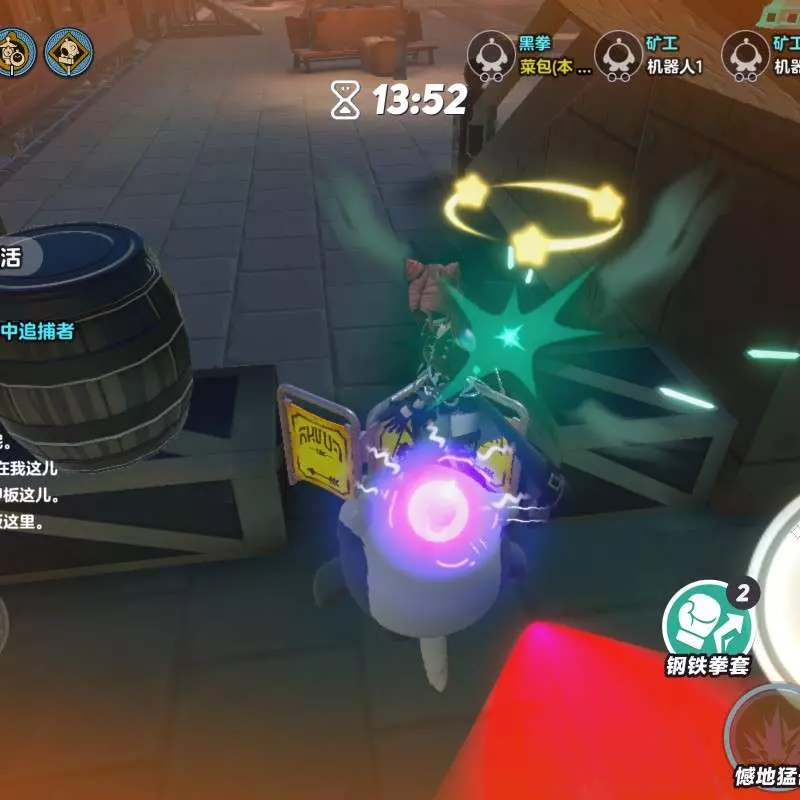This screenshot has width=800, height=800.
Task: Open the blue diamond-framed skull icon
Action: [69, 54]
